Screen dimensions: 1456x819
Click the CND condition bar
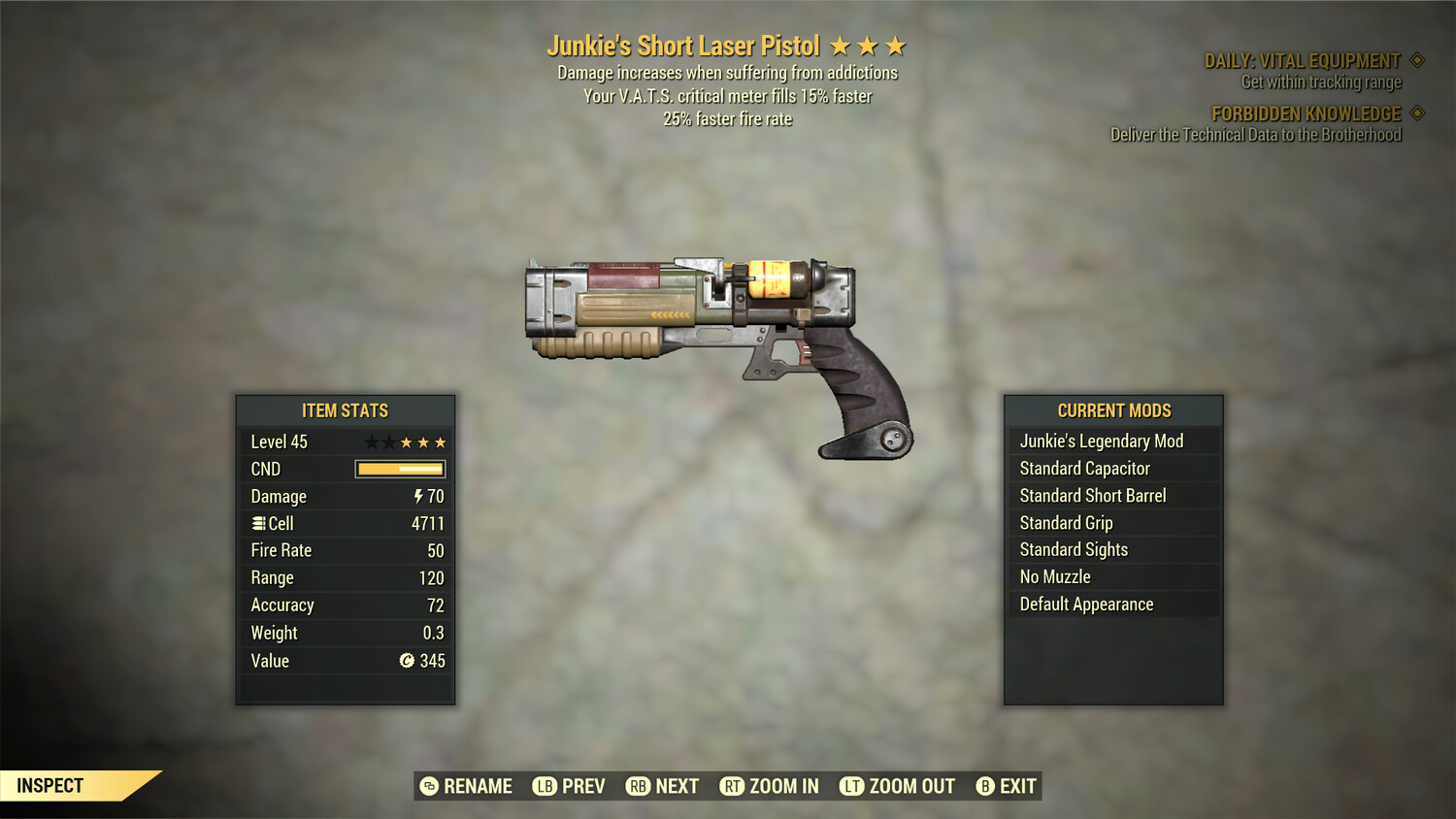400,469
